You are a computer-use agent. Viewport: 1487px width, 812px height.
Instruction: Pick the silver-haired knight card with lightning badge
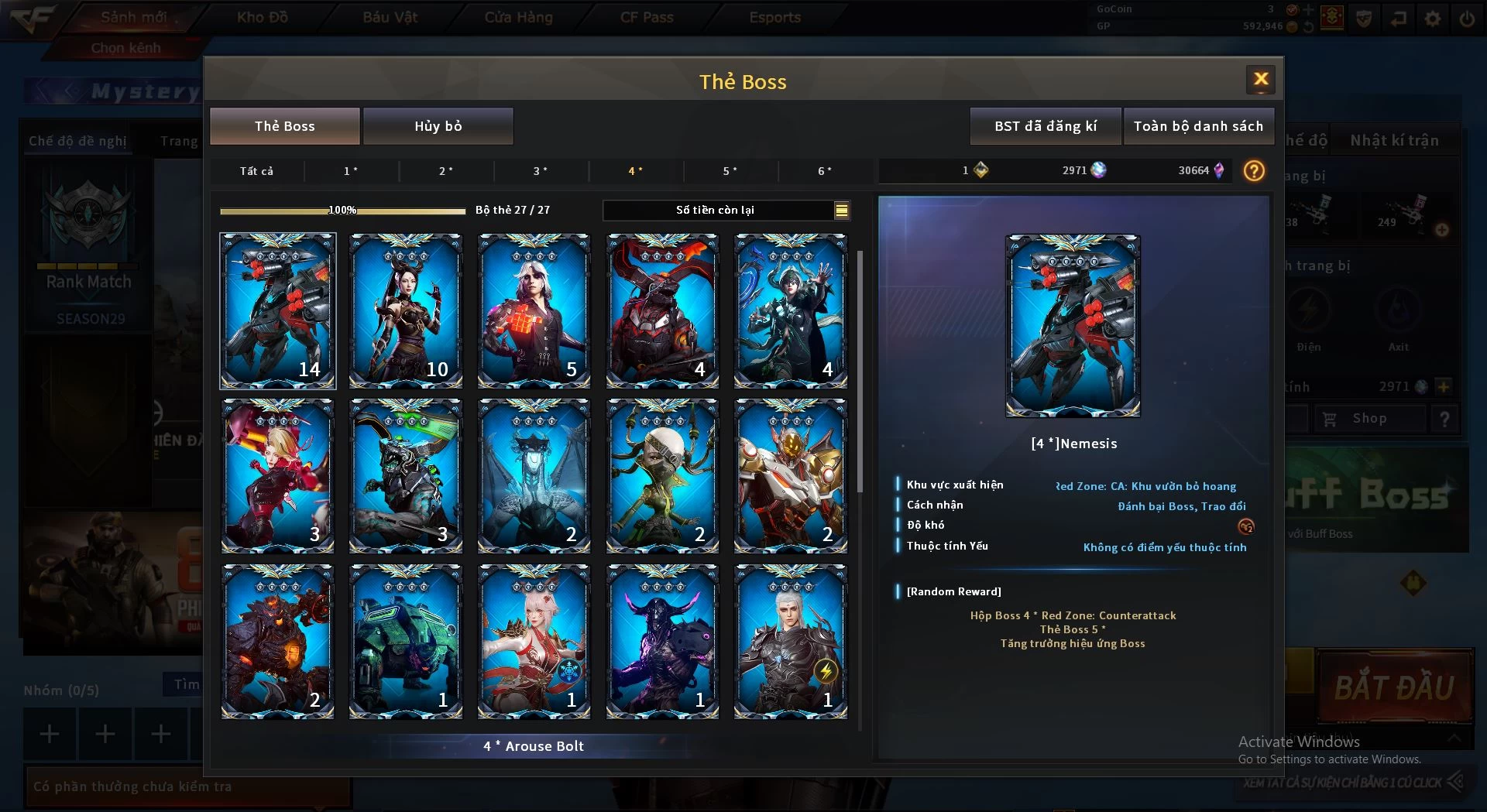point(790,641)
